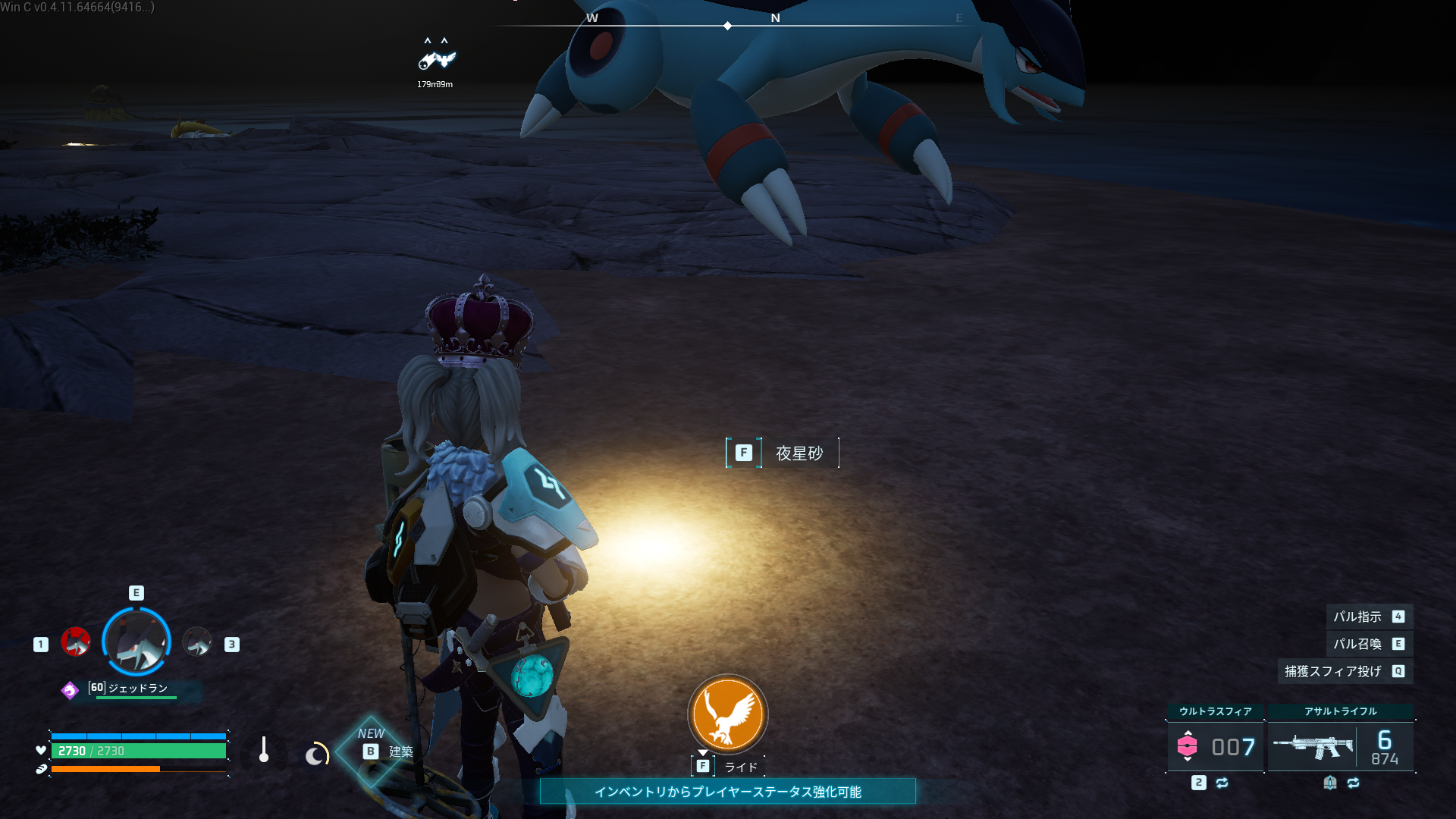The image size is (1456, 819).
Task: Click the moon time-of-day icon
Action: tap(316, 754)
